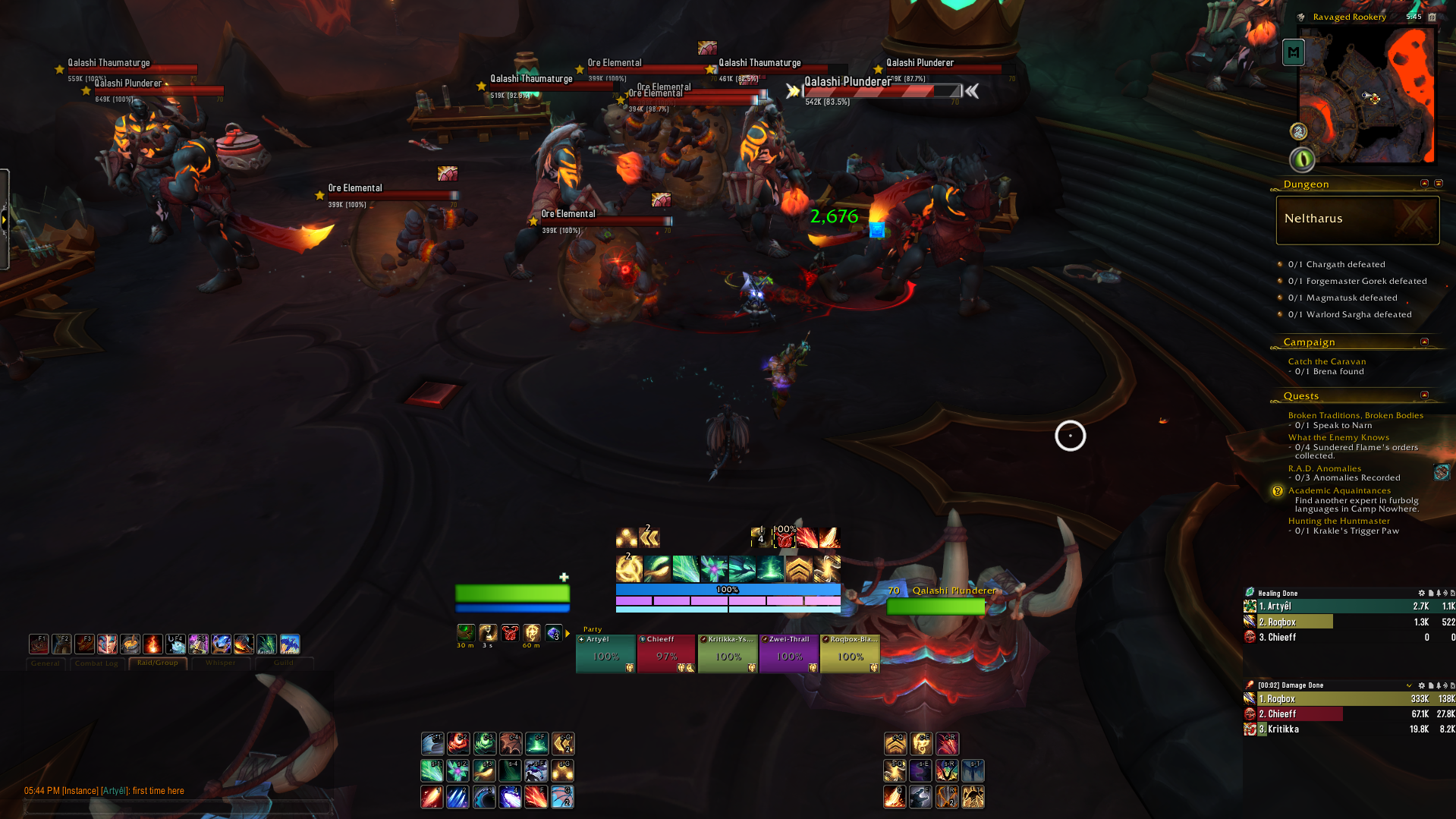Open the Neltharus dungeon banner
The height and width of the screenshot is (819, 1456).
tap(1357, 219)
